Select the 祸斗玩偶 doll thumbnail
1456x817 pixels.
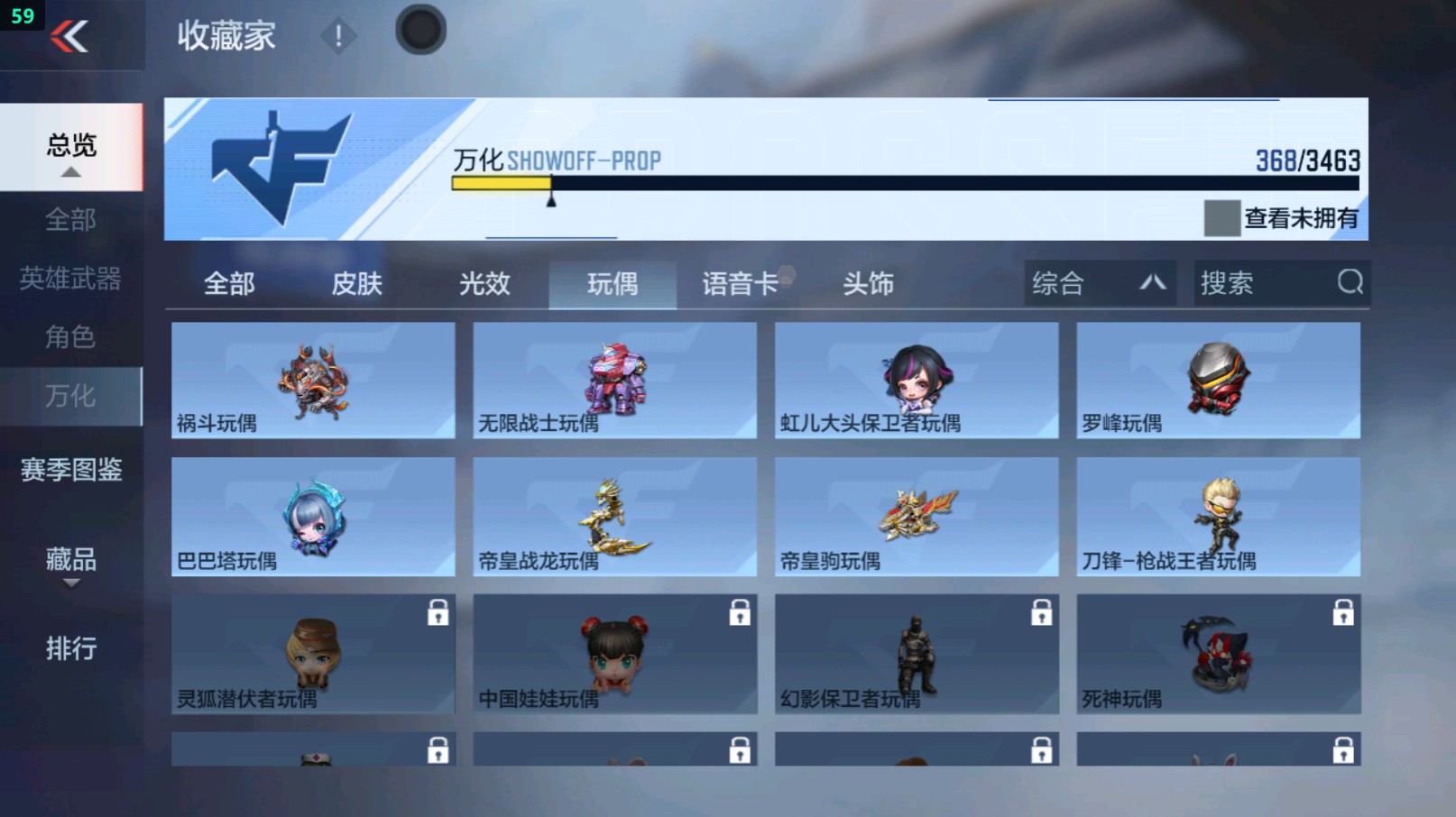312,379
